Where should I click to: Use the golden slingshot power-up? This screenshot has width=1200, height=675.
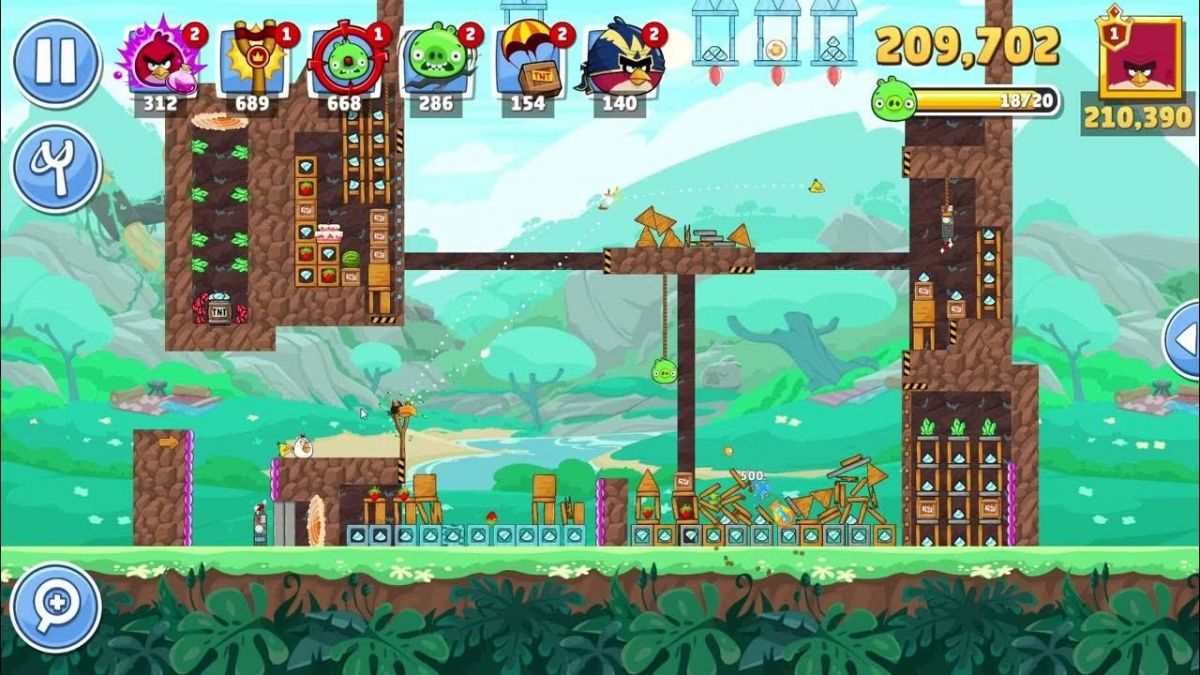pos(254,62)
